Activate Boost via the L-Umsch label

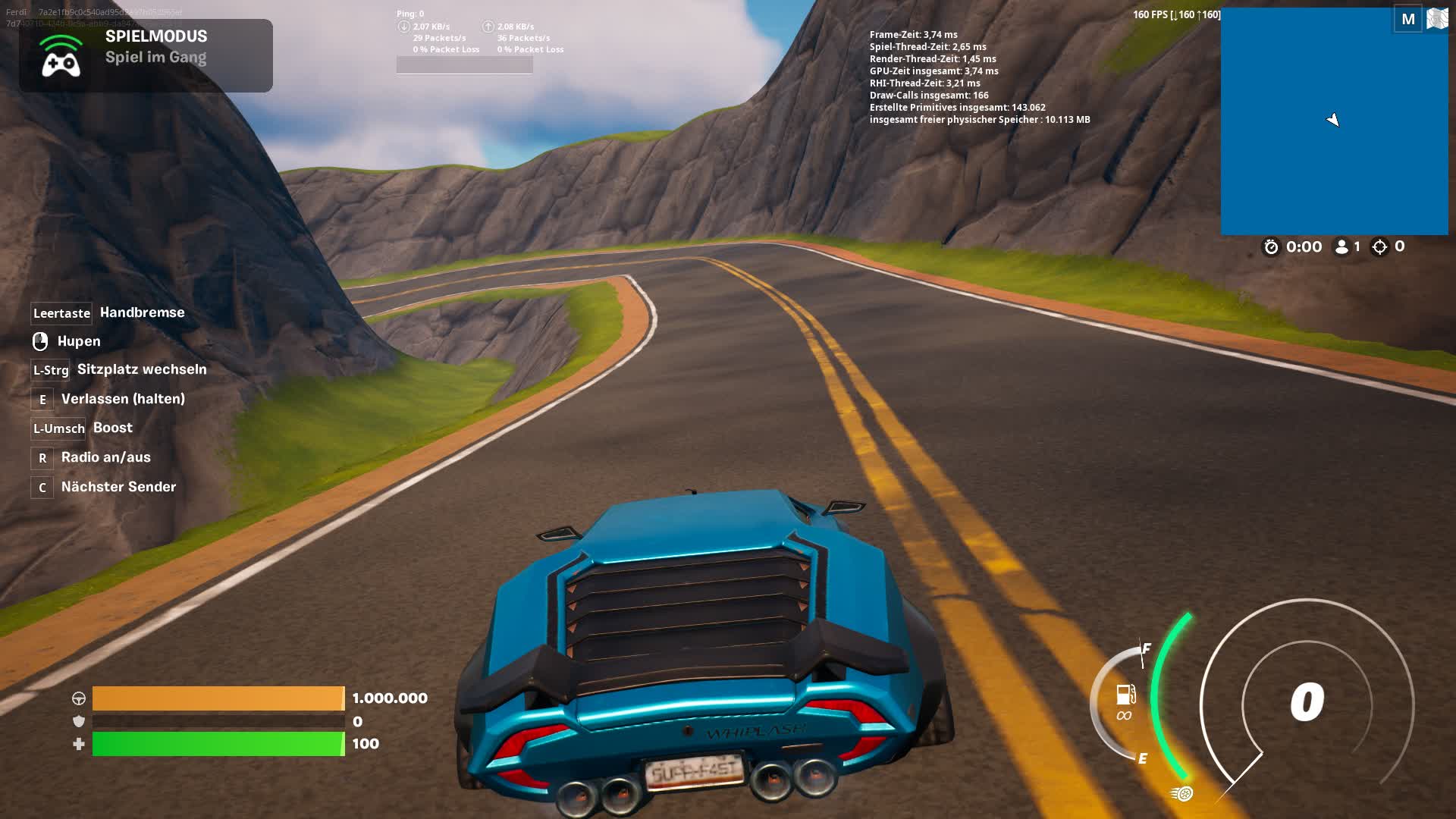[58, 428]
